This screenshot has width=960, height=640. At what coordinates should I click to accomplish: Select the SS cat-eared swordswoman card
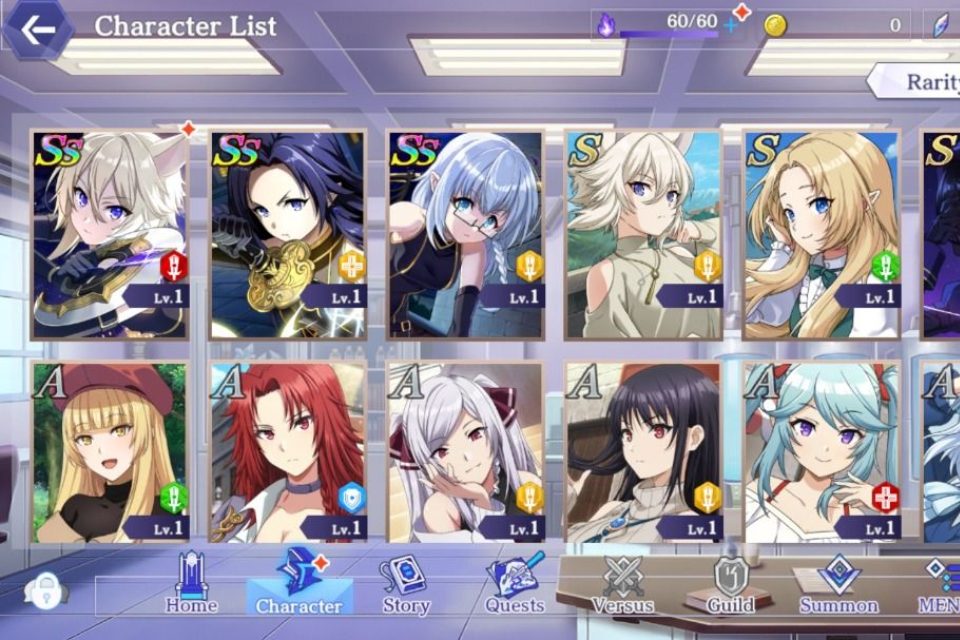point(108,234)
